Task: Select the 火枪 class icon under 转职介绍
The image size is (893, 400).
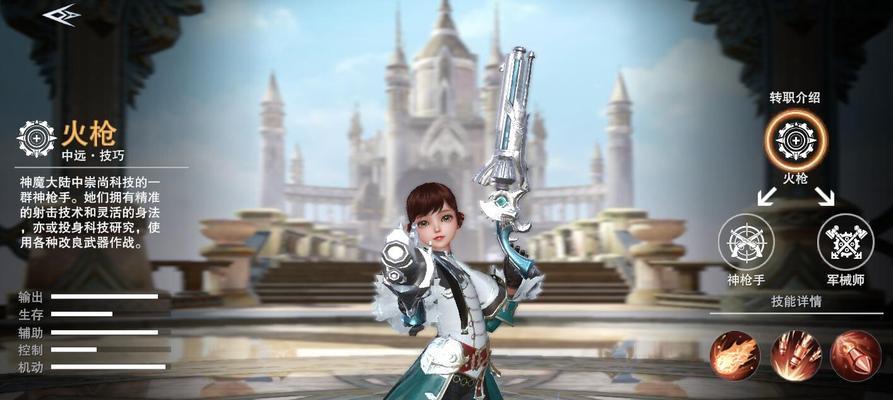Action: [x=796, y=139]
